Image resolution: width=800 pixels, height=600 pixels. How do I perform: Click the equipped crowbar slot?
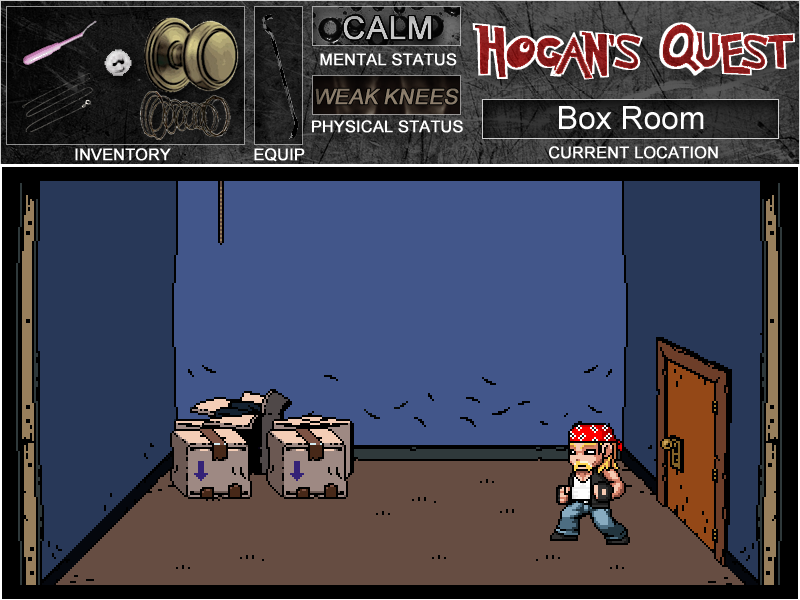click(x=277, y=75)
